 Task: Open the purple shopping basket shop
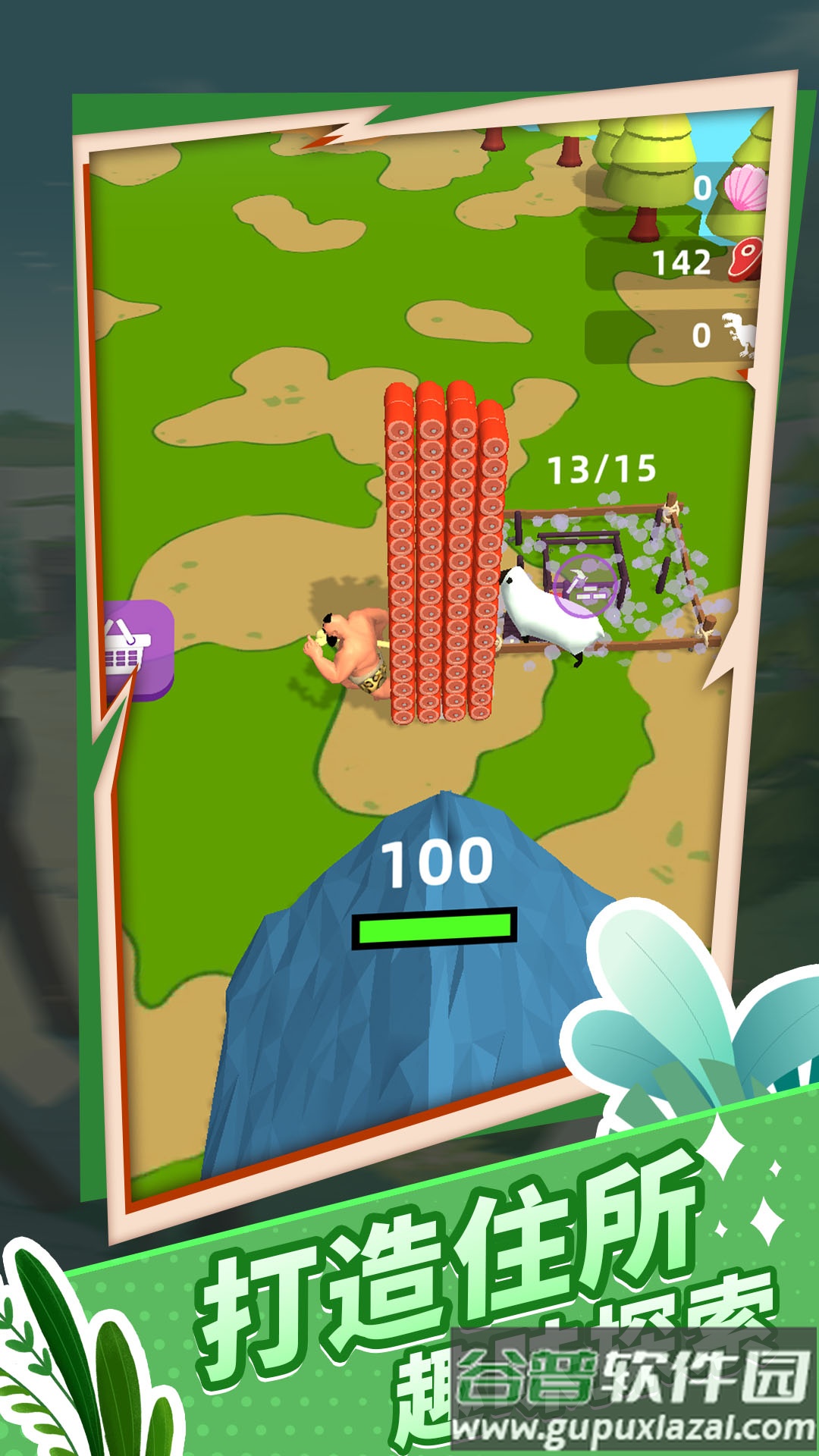pos(136,649)
